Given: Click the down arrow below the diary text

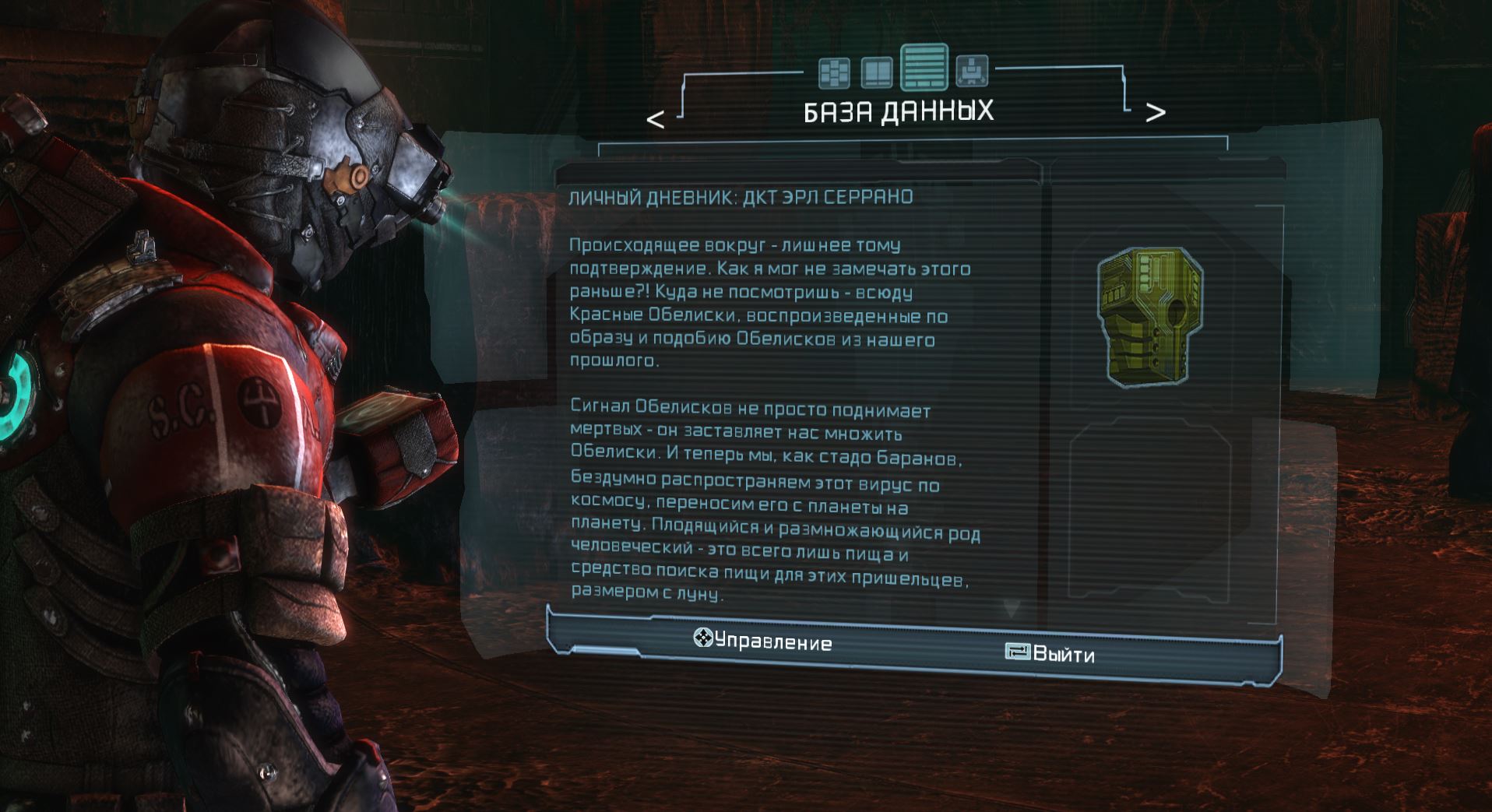Looking at the screenshot, I should click(1011, 609).
